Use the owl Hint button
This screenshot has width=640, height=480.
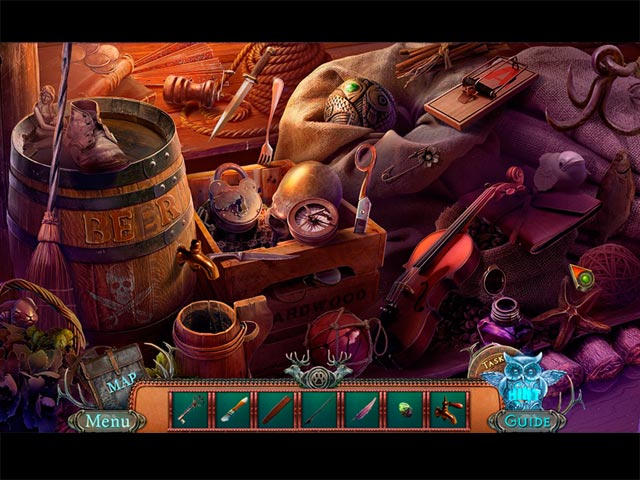coord(520,379)
